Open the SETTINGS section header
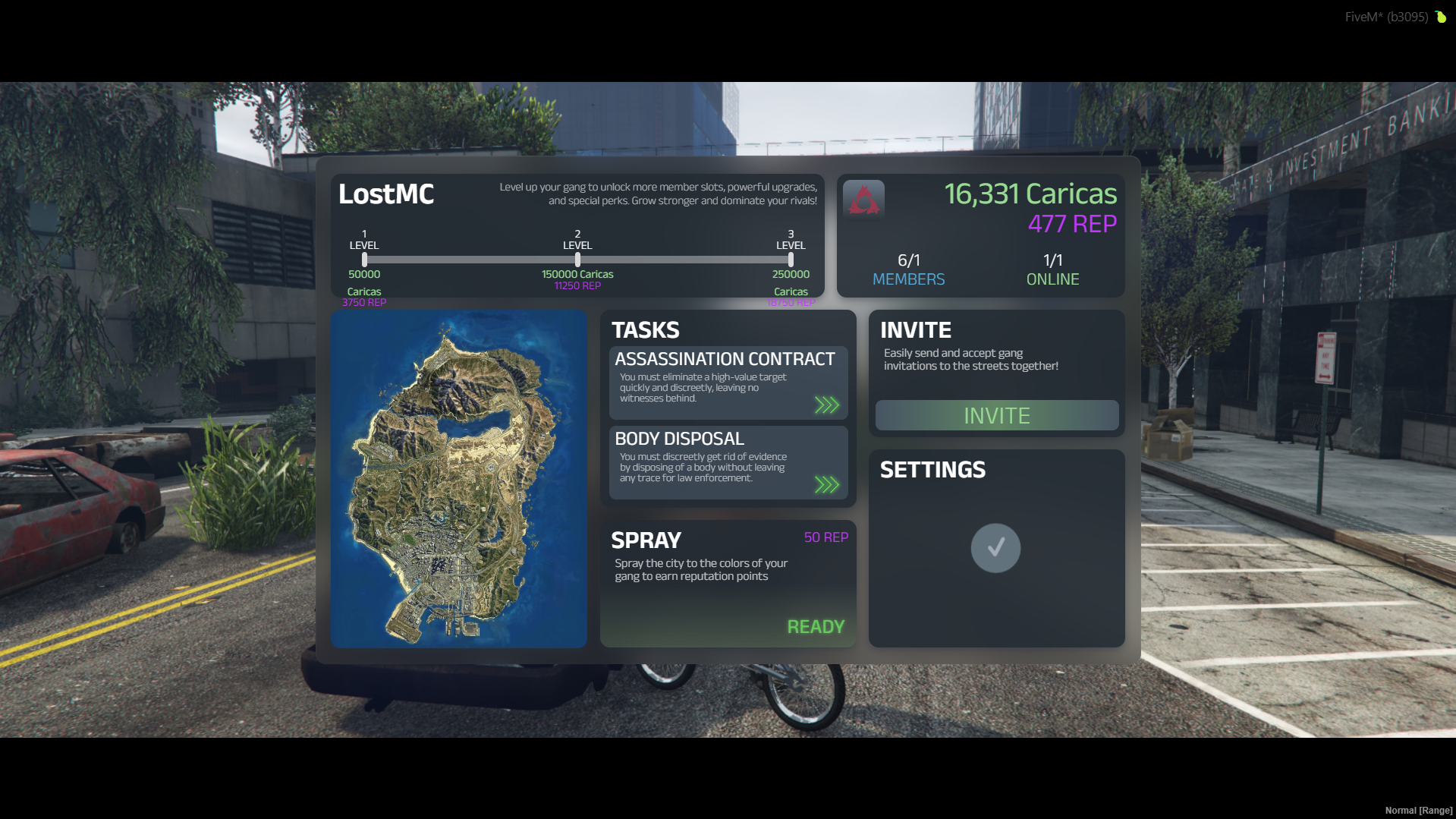The width and height of the screenshot is (1456, 819). pos(932,470)
